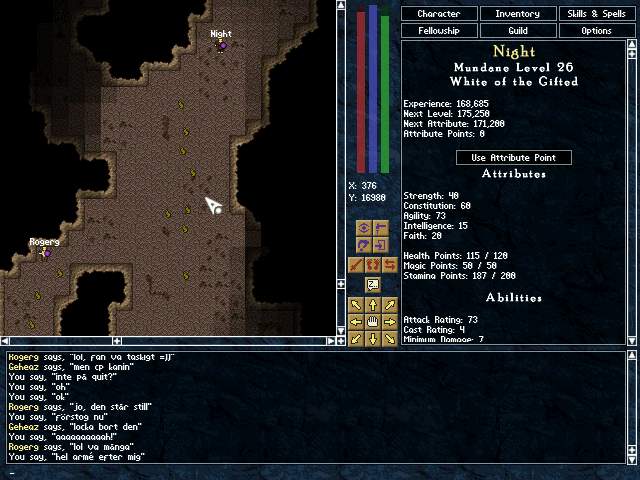This screenshot has height=480, width=640.
Task: Move with the down-right diagonal arrow
Action: point(389,338)
